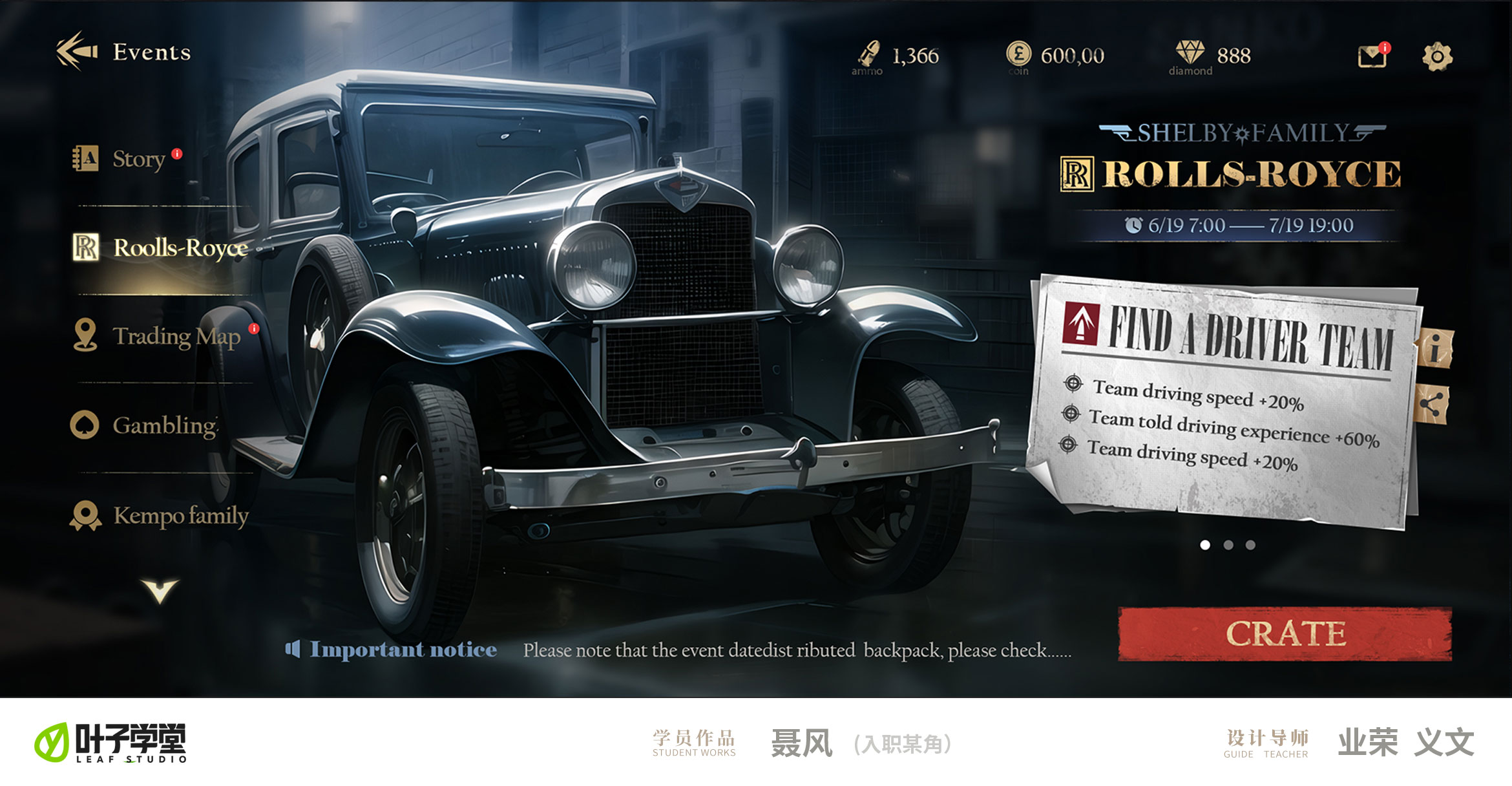Switch to the Trading Map tab
Image resolution: width=1512 pixels, height=786 pixels.
[x=175, y=336]
